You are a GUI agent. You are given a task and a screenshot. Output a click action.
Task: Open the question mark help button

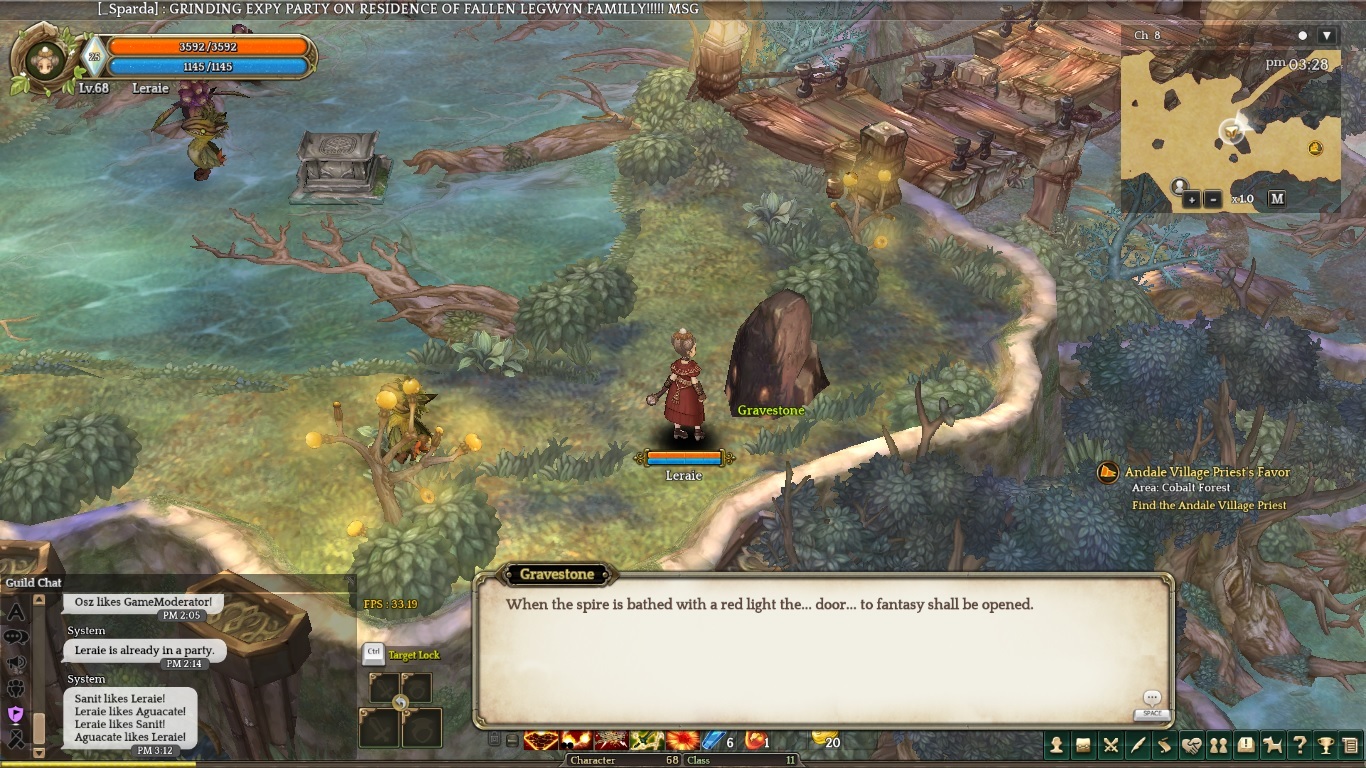1299,745
